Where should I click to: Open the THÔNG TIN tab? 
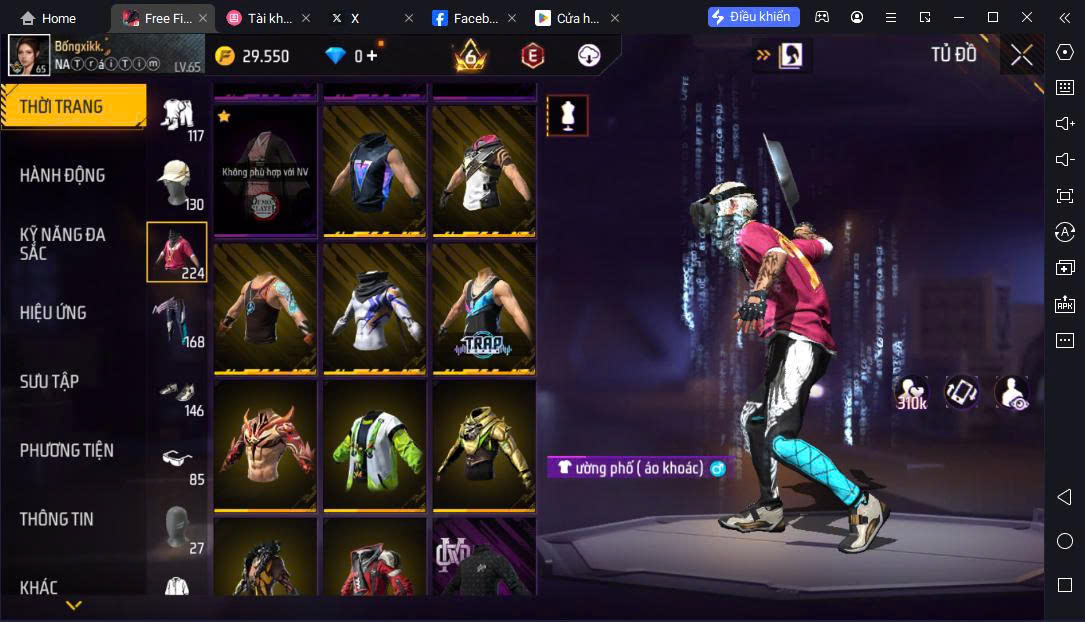click(56, 519)
